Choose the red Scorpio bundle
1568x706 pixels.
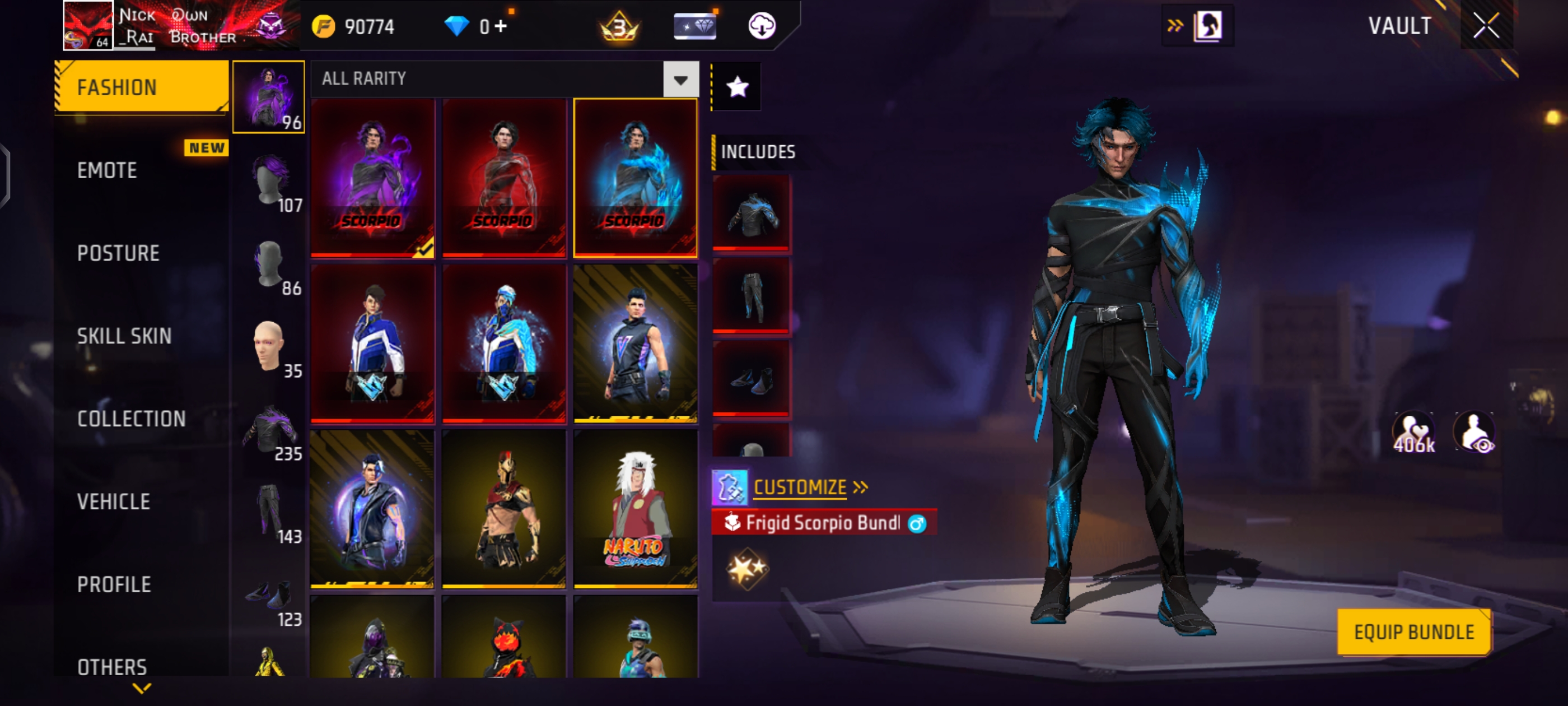(504, 176)
